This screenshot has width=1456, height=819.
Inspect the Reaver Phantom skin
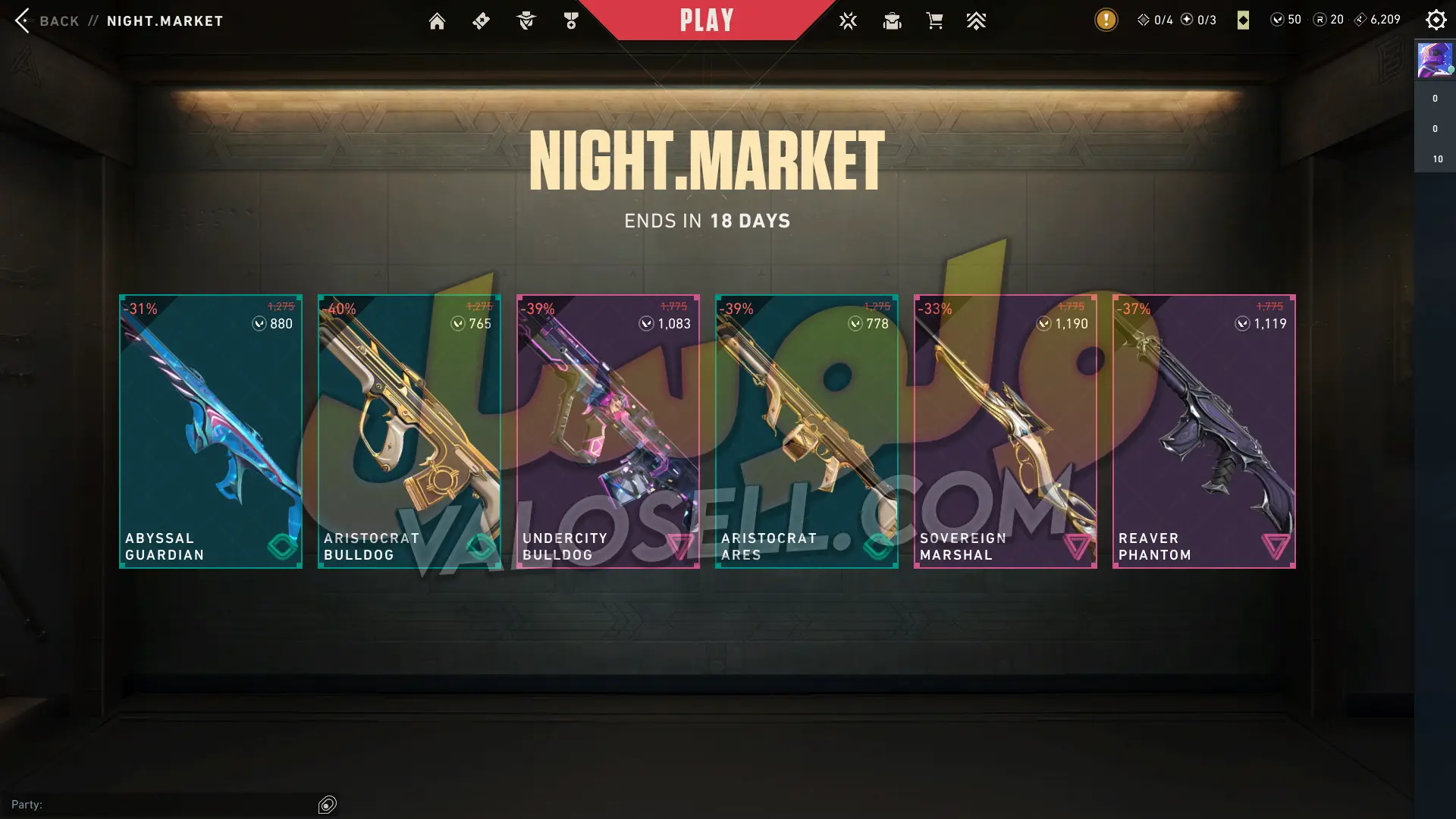[x=1204, y=431]
